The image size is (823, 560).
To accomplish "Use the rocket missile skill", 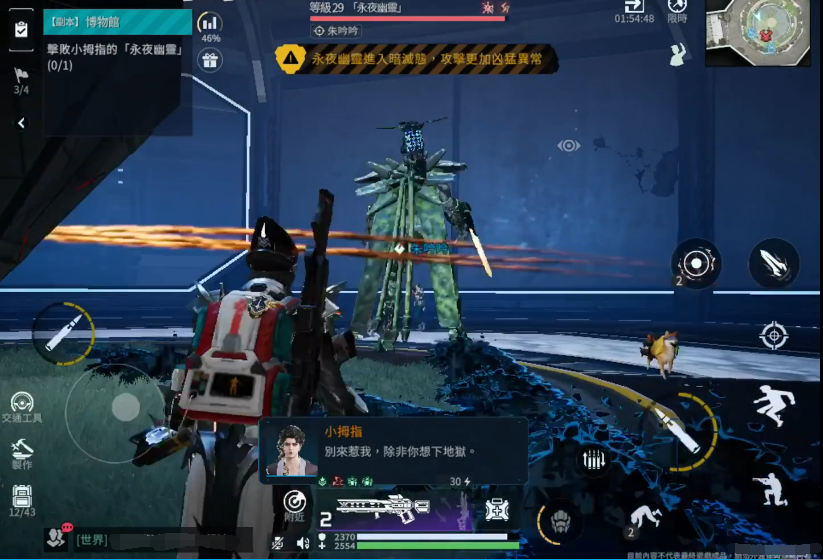I will [773, 264].
